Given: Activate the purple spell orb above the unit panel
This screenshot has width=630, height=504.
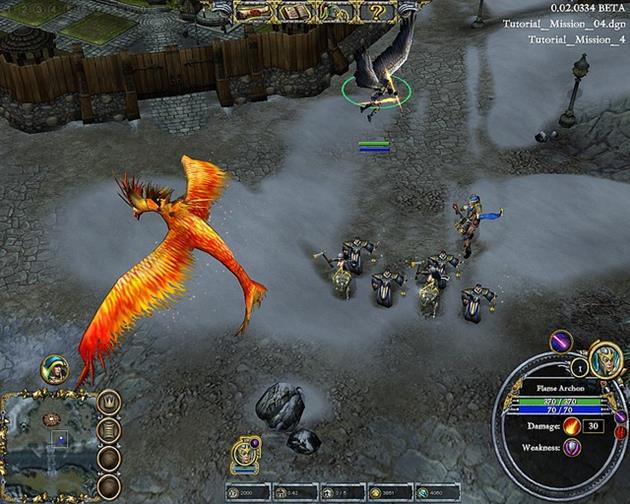Looking at the screenshot, I should pos(558,342).
